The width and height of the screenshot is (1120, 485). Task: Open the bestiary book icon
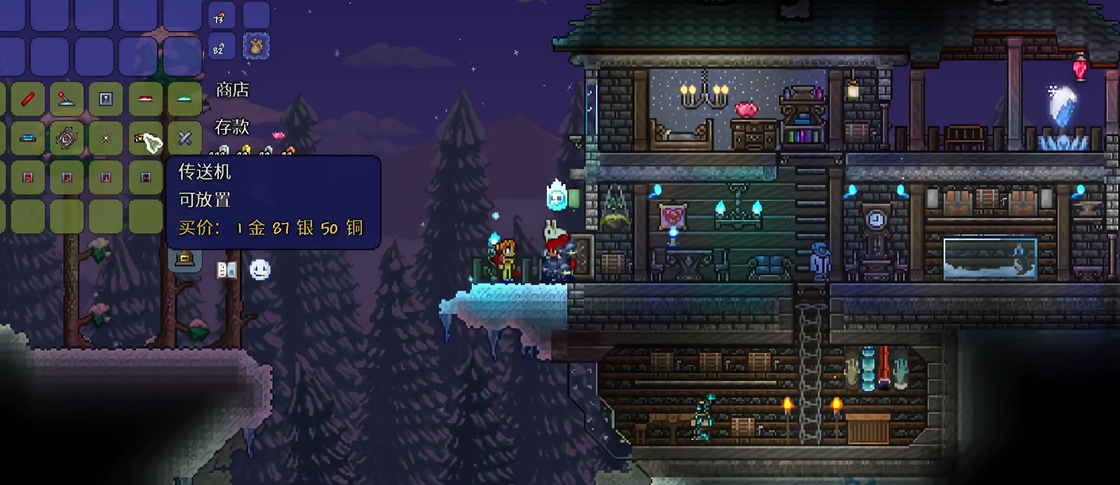tap(227, 269)
